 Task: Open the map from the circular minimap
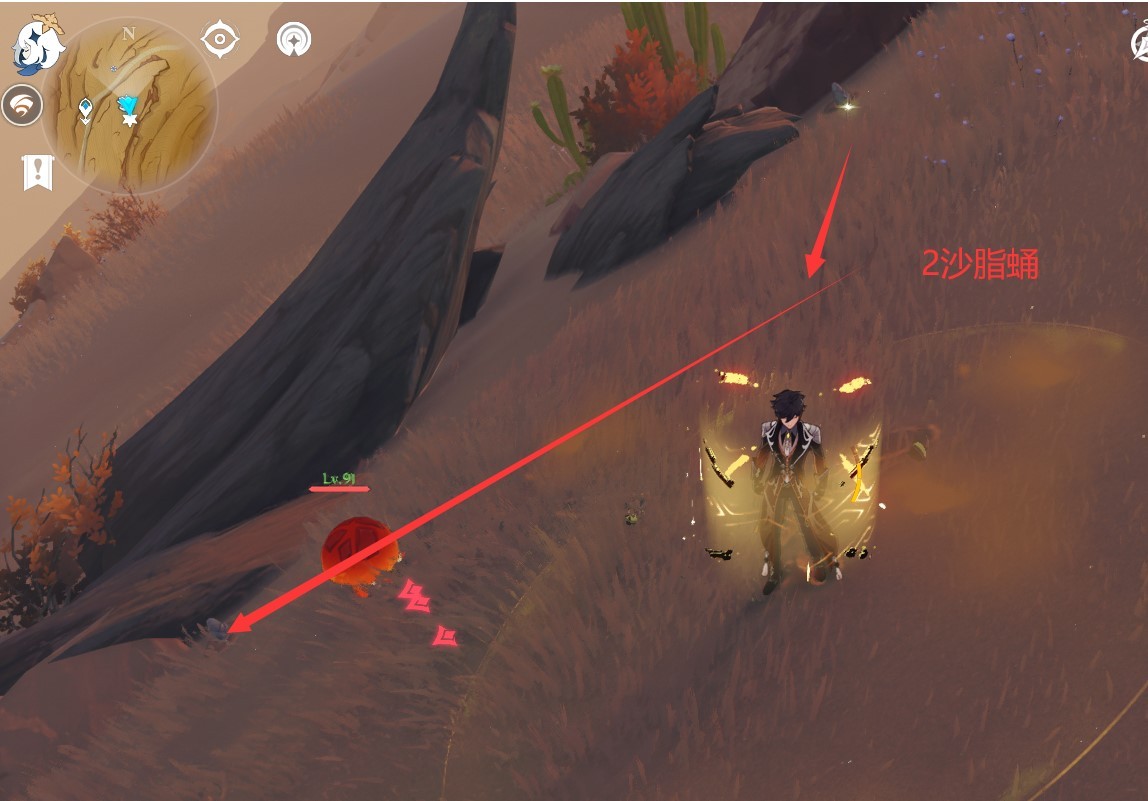[x=130, y=105]
